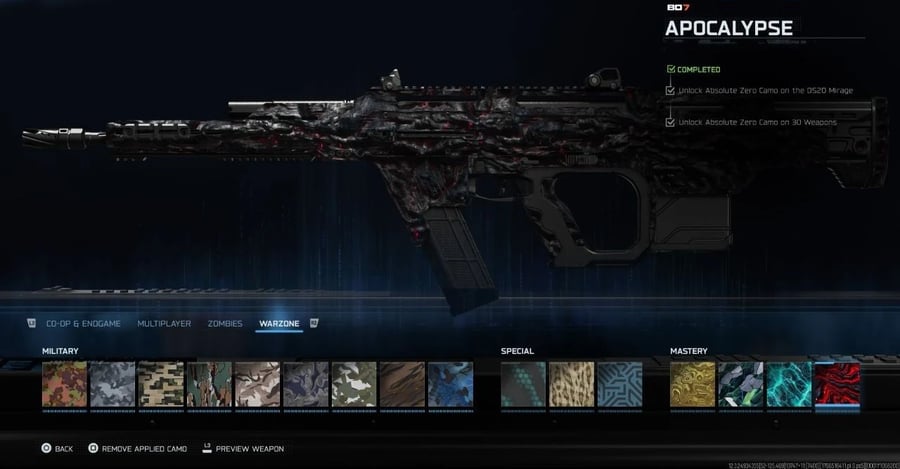Apply the glowing cyan mastery camo
The width and height of the screenshot is (900, 469).
[789, 385]
